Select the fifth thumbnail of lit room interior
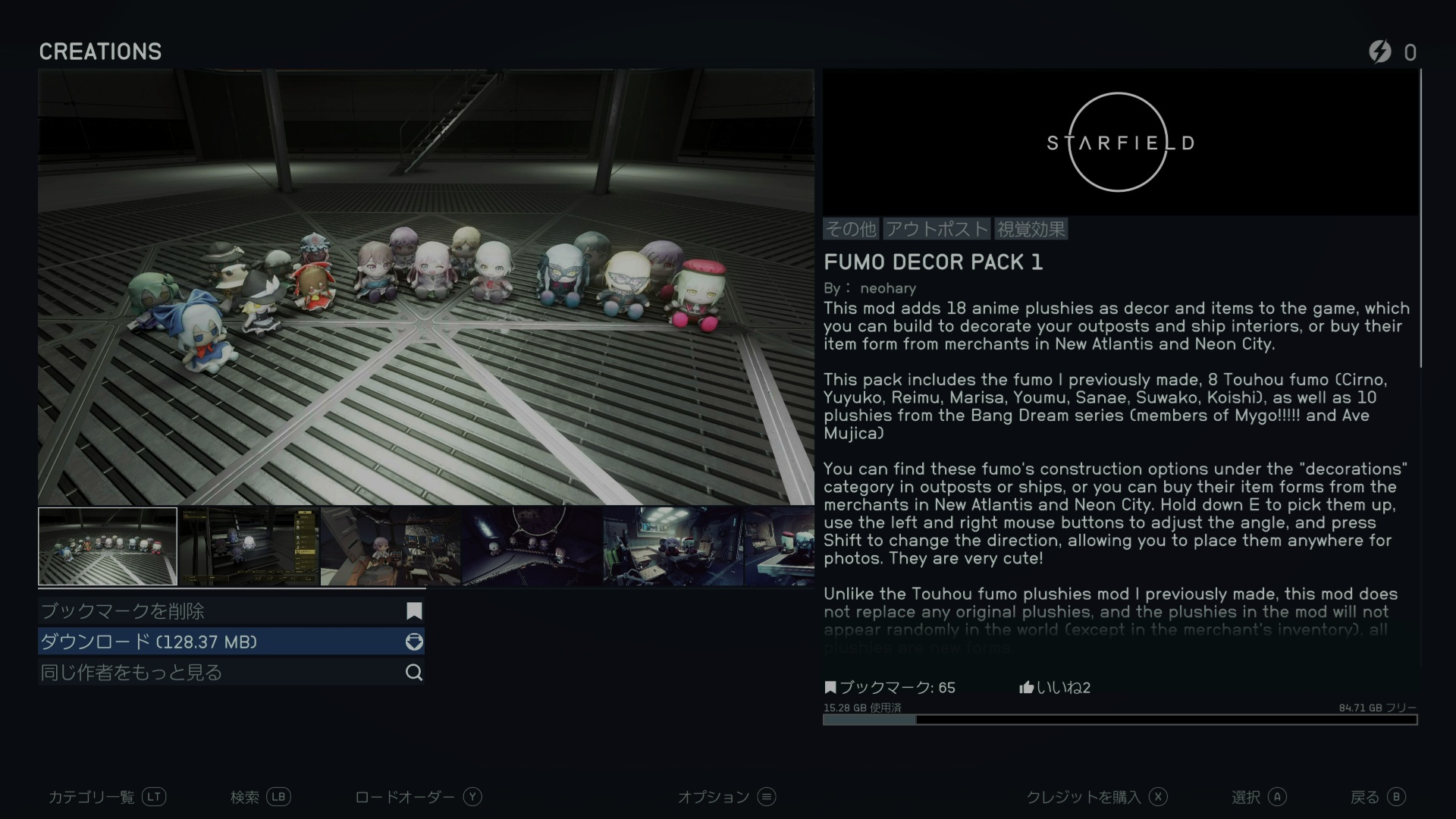This screenshot has width=1456, height=819. click(673, 547)
